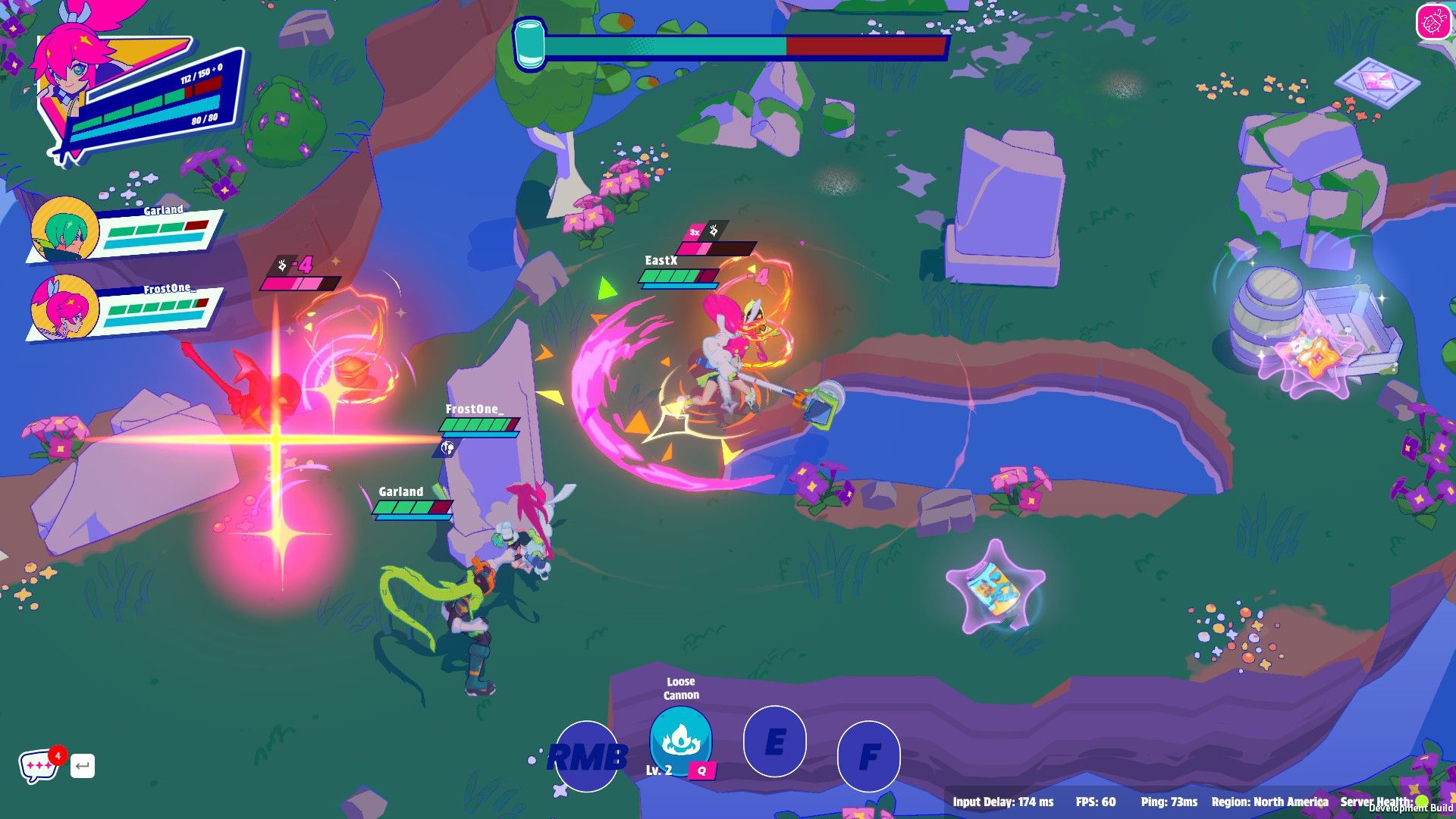Click your pink-haired character portrait

pyautogui.click(x=68, y=72)
